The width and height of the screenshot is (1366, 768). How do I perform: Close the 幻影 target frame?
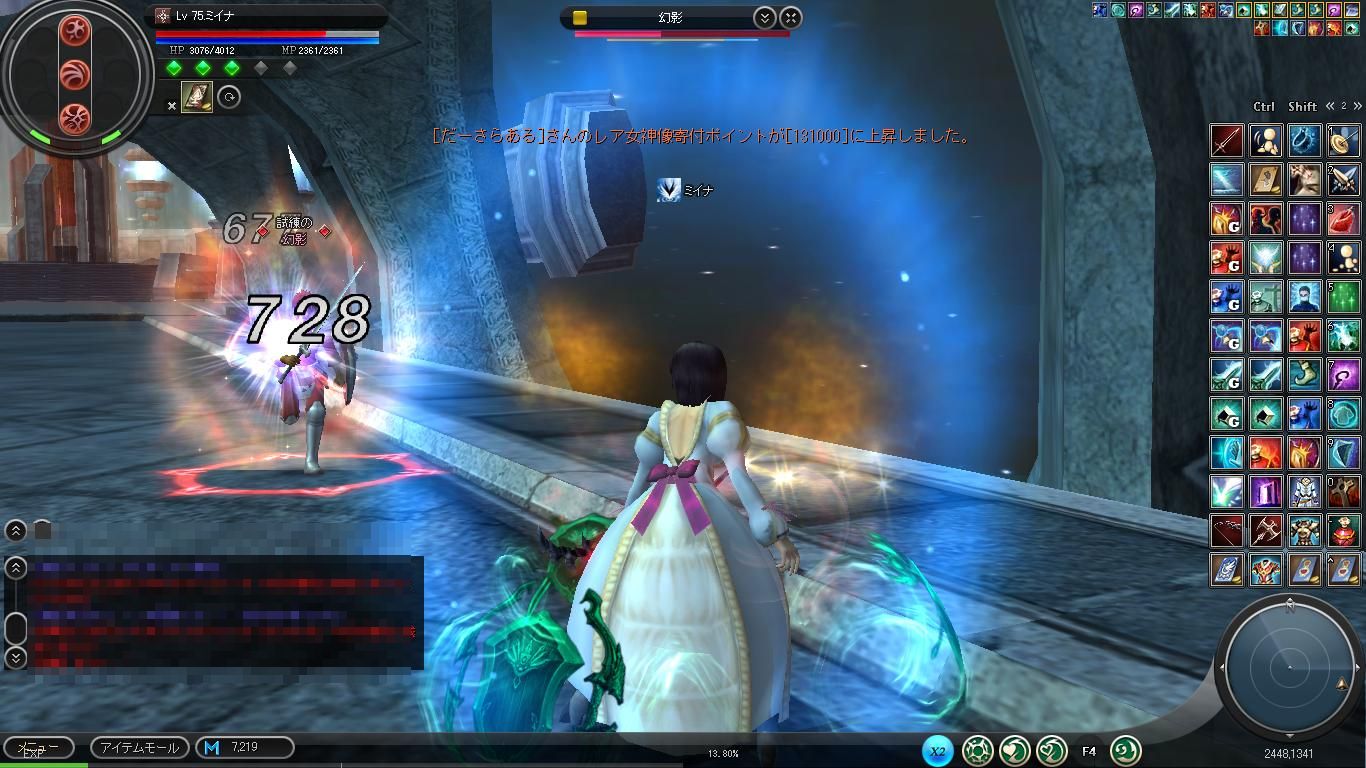coord(790,17)
